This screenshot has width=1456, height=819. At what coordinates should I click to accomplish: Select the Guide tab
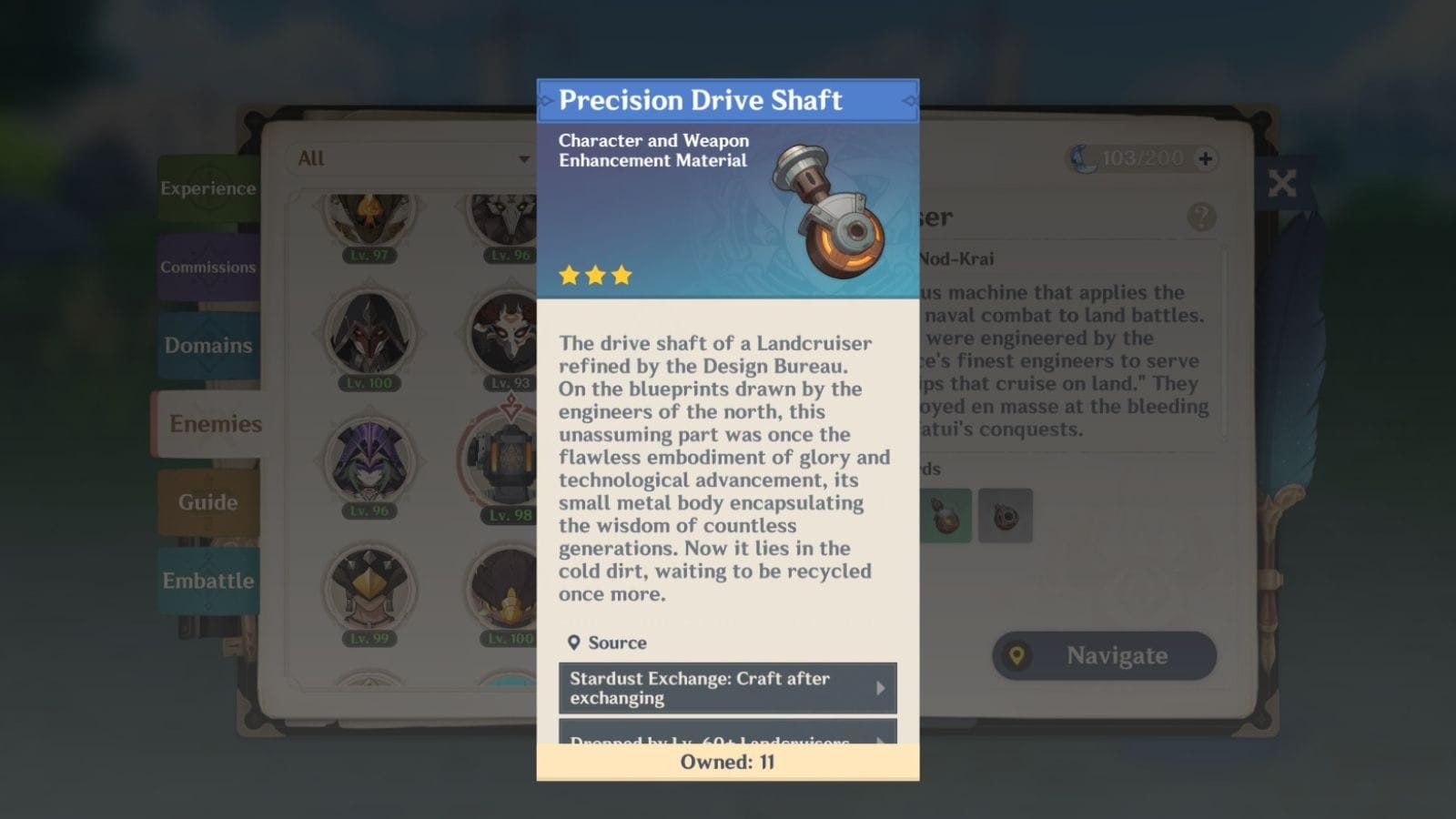207,501
